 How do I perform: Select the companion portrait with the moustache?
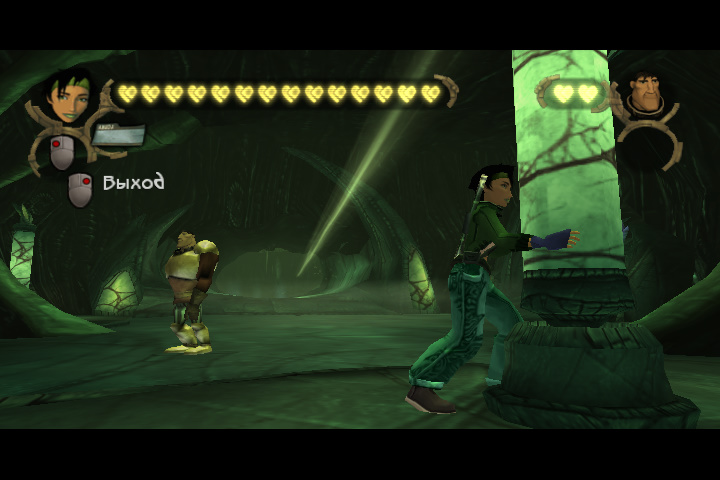(650, 95)
